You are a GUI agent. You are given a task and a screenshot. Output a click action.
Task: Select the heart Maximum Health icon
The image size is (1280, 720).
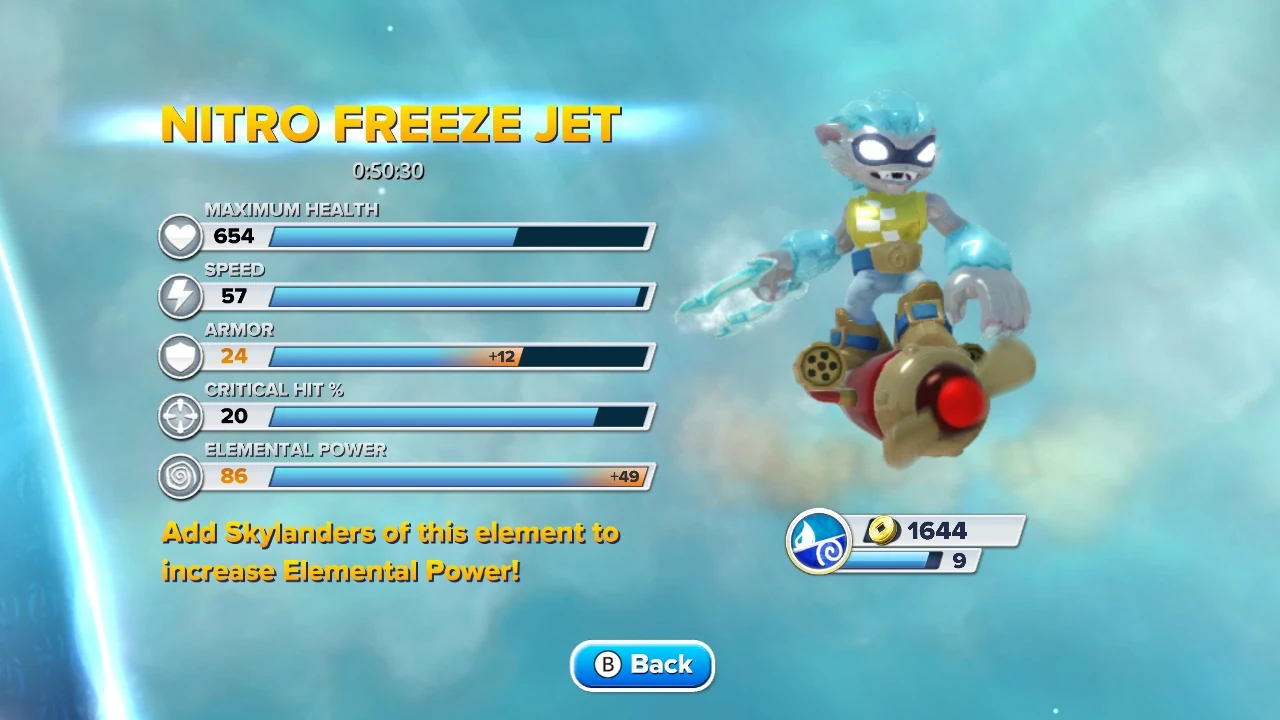(x=180, y=237)
